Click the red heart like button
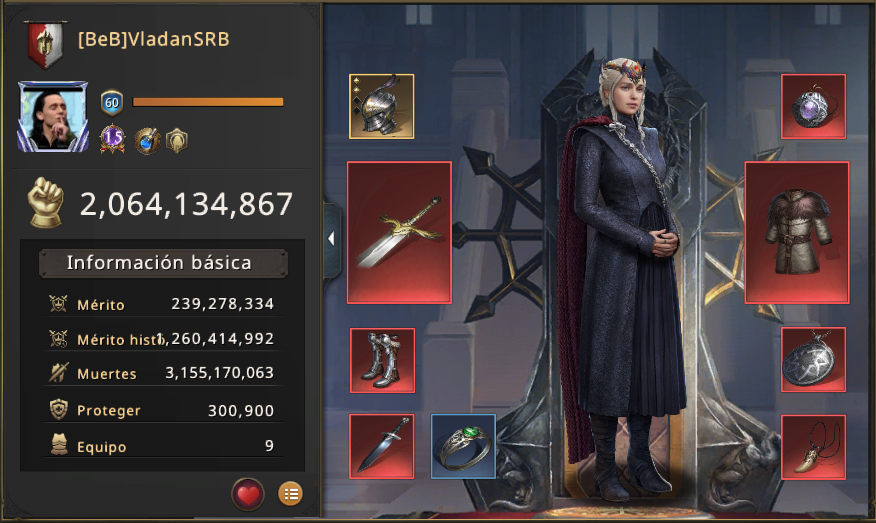Screen dimensions: 876x523 [x=248, y=493]
